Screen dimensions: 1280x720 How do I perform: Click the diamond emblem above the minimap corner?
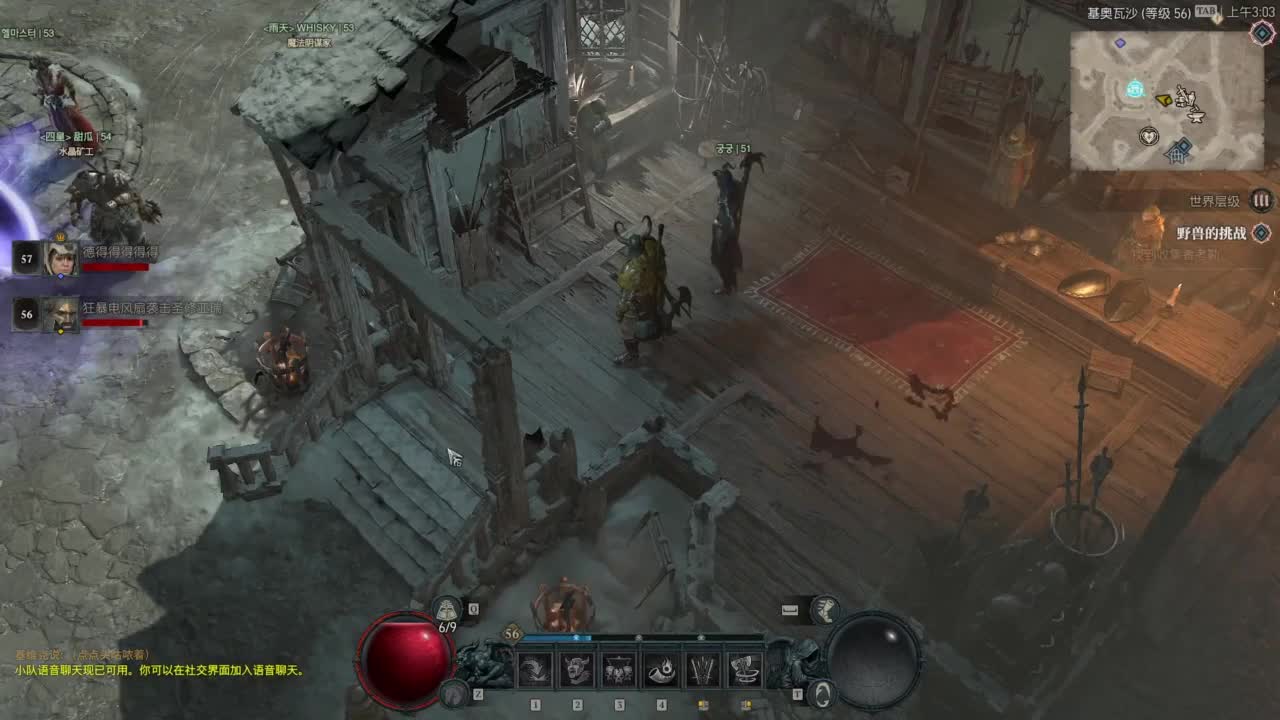pos(1262,32)
